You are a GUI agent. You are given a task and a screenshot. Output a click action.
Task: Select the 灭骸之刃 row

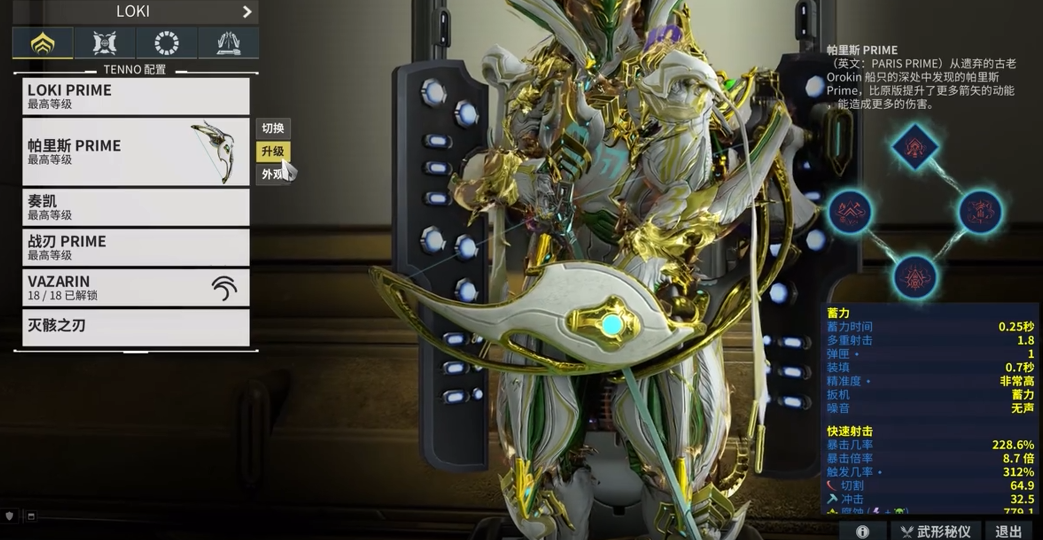(x=136, y=327)
